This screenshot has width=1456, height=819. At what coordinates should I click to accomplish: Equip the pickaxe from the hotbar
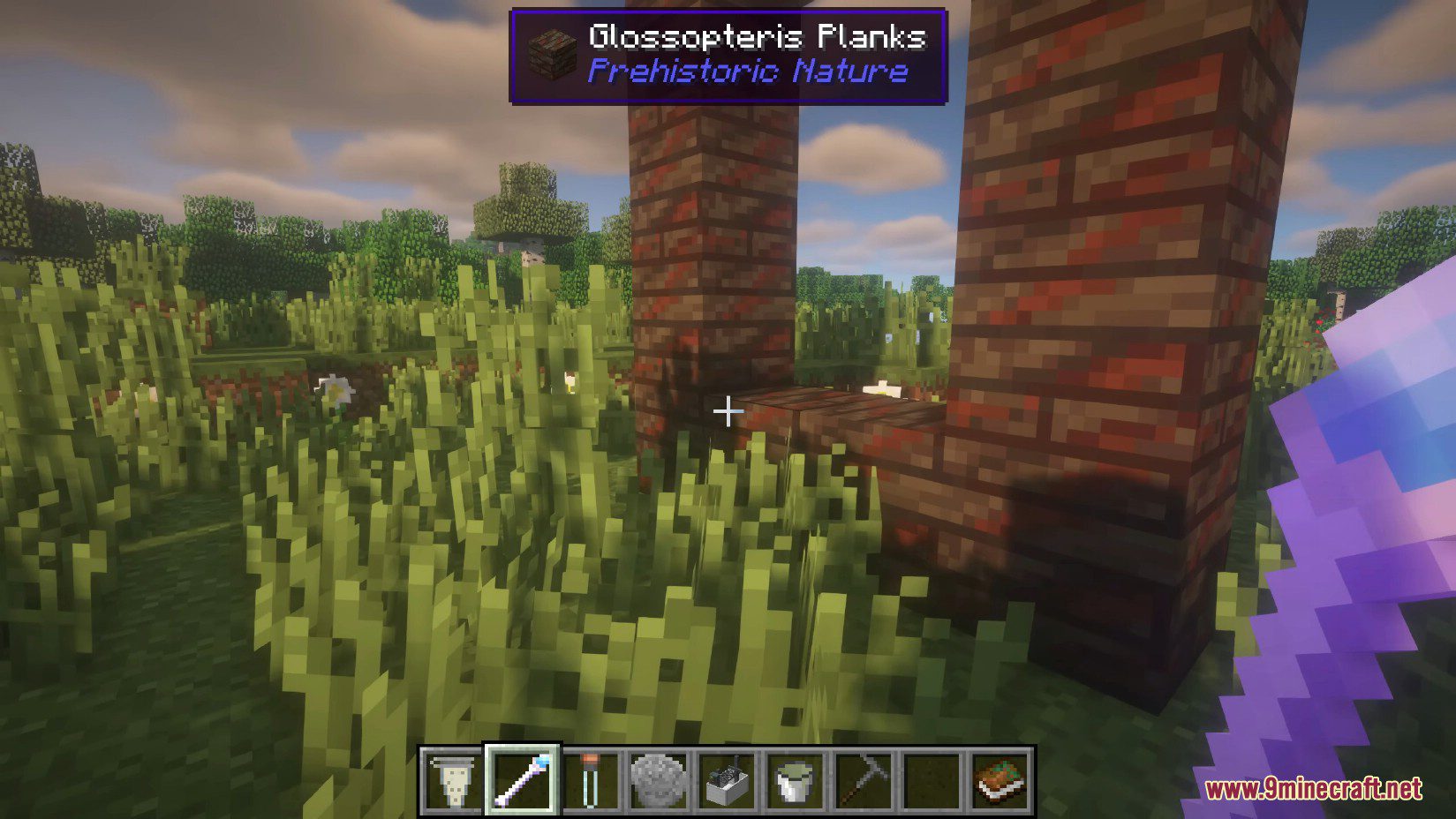pyautogui.click(x=864, y=780)
